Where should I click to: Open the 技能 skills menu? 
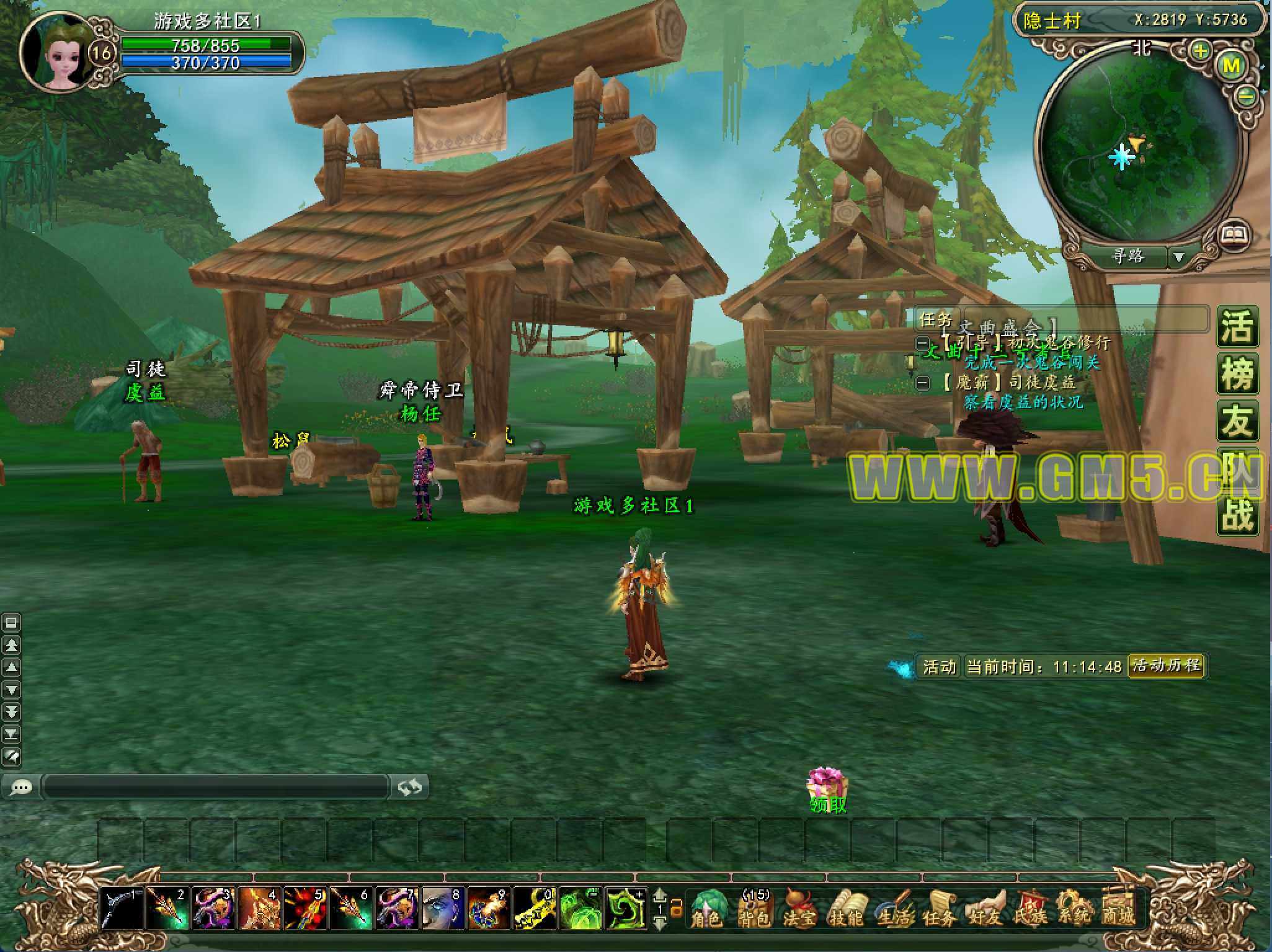(845, 908)
